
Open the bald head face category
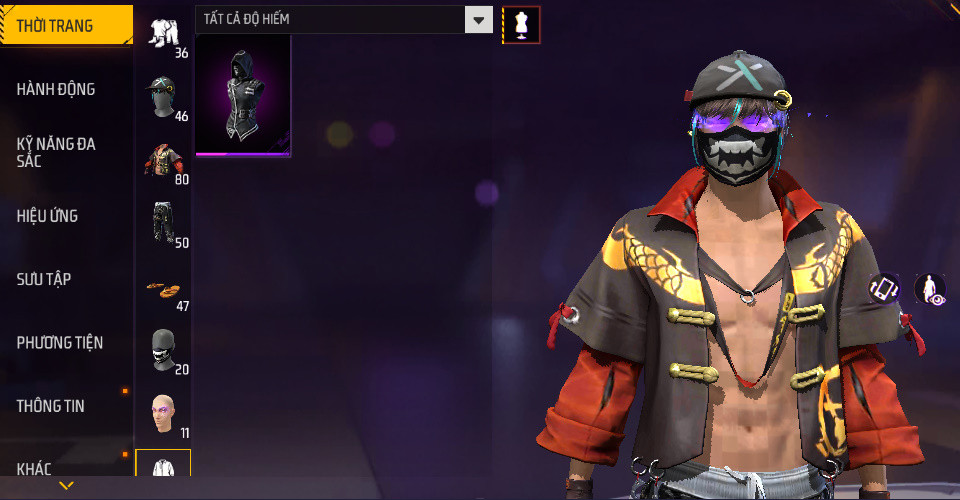pyautogui.click(x=163, y=414)
